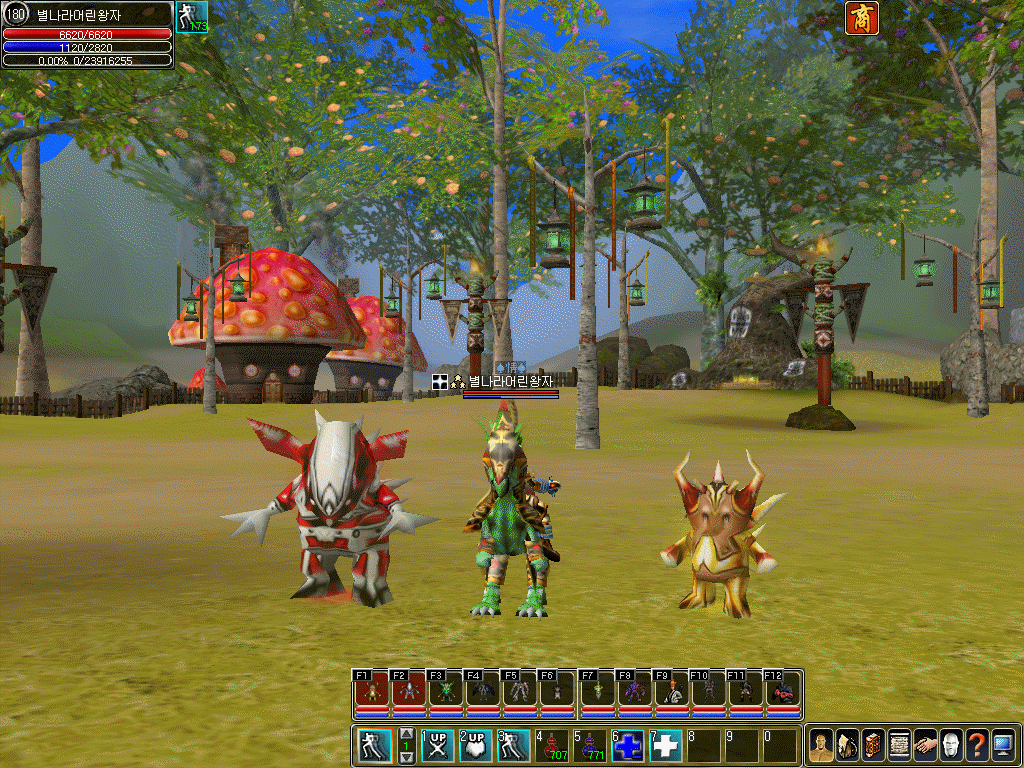
Task: Open the handshake trade icon
Action: [x=925, y=746]
